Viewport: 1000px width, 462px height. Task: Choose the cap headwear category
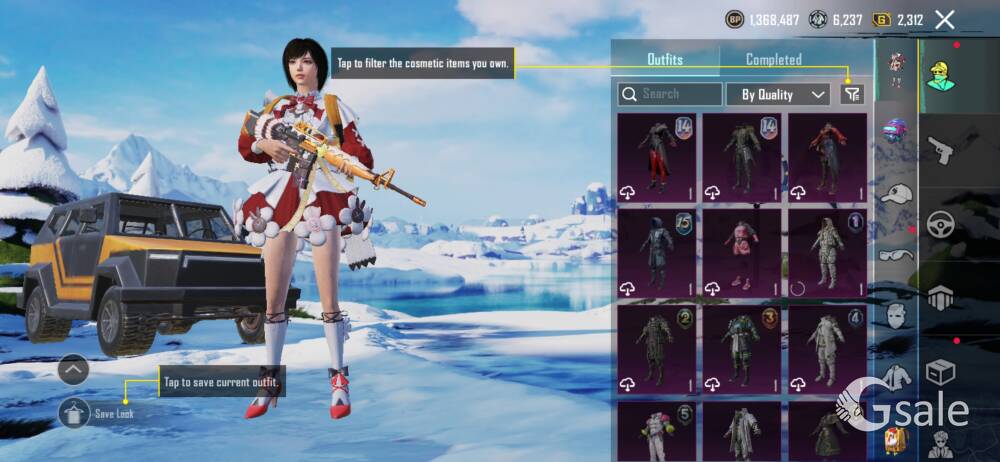click(896, 193)
